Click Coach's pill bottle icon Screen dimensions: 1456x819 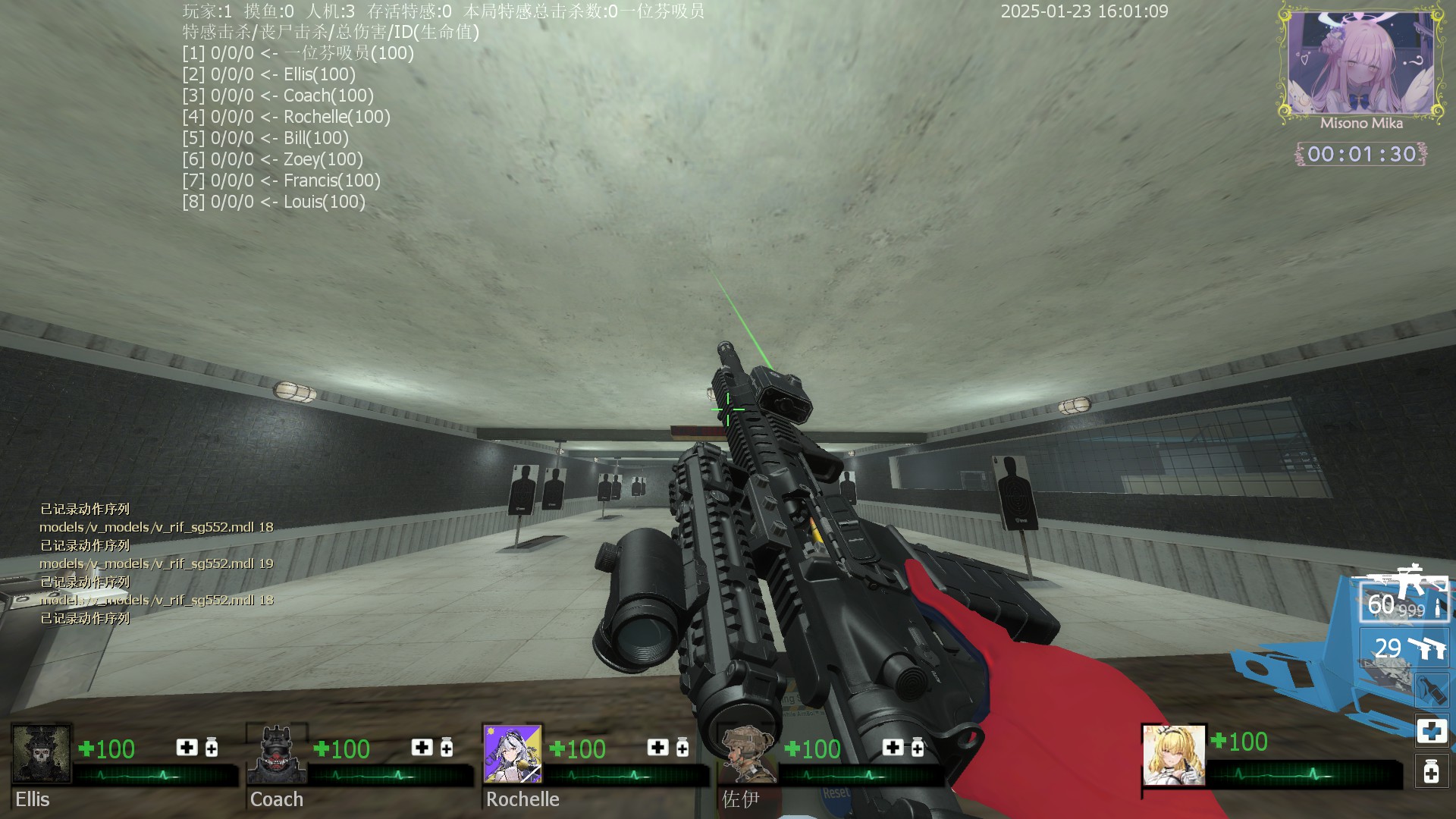coord(447,748)
